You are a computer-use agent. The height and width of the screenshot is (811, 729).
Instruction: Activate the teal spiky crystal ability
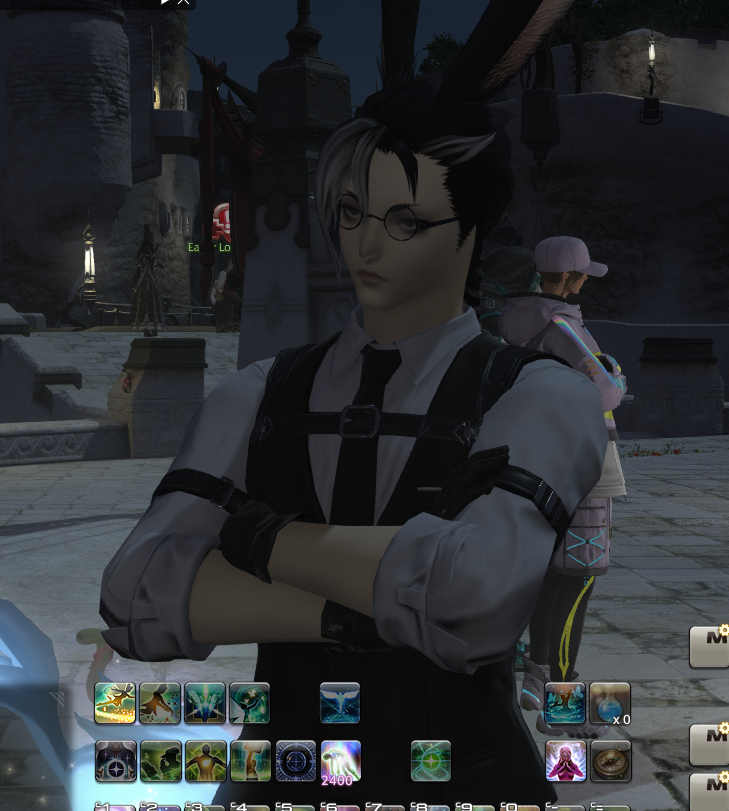coord(205,703)
